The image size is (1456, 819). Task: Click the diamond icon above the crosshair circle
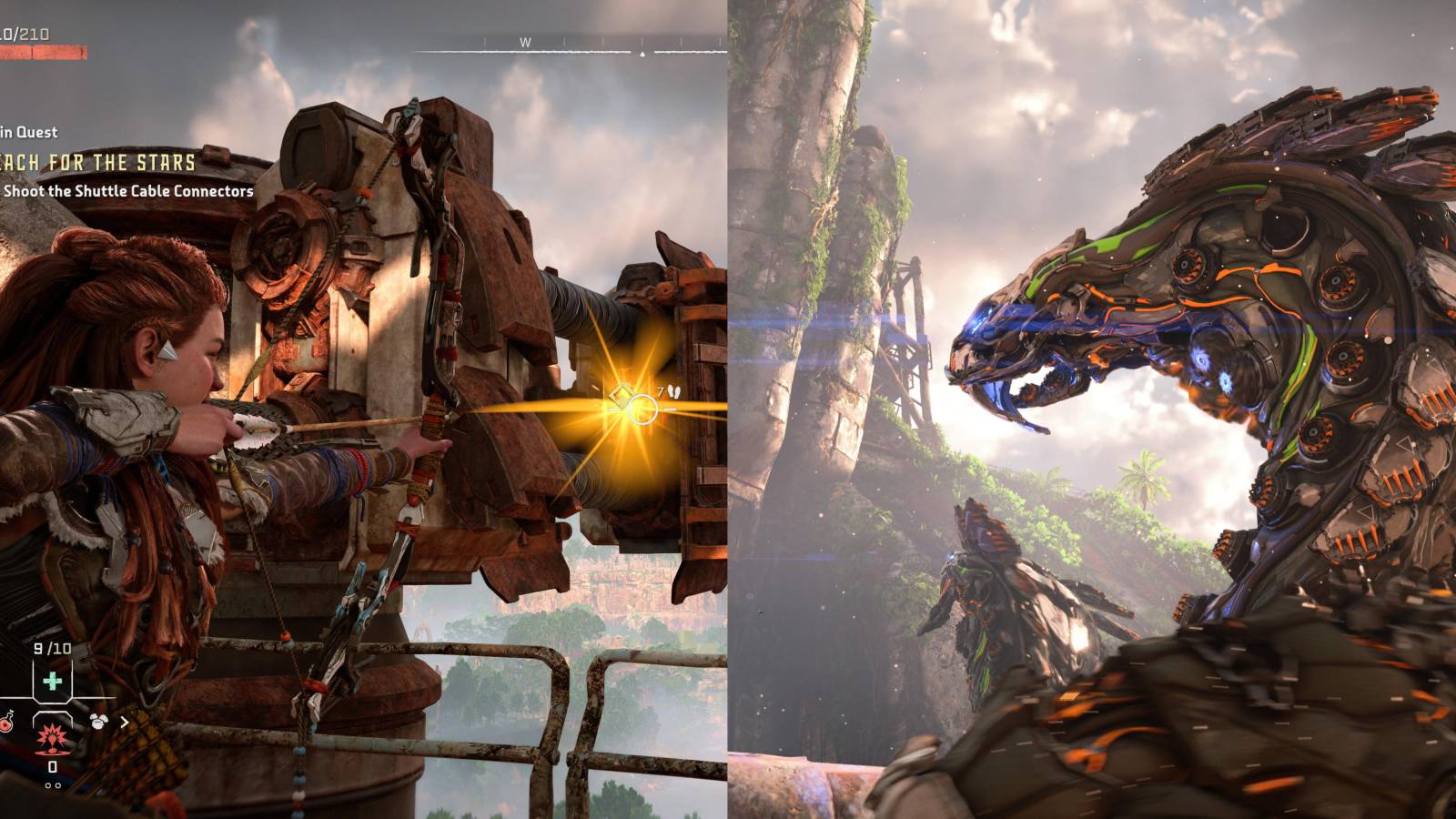(x=622, y=393)
